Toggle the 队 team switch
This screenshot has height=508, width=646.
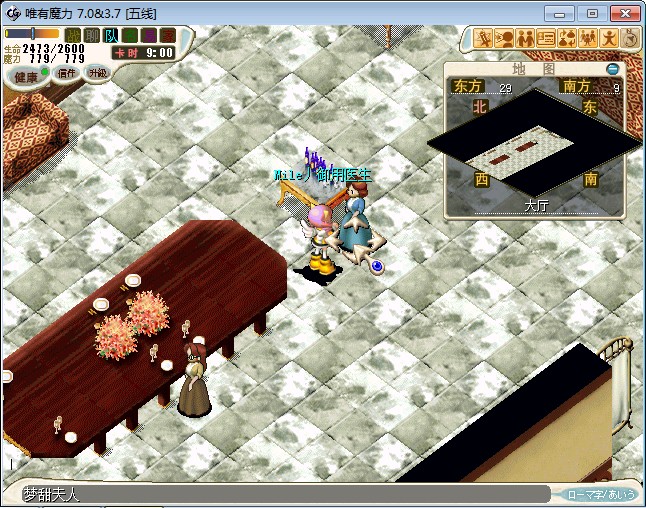pyautogui.click(x=111, y=36)
